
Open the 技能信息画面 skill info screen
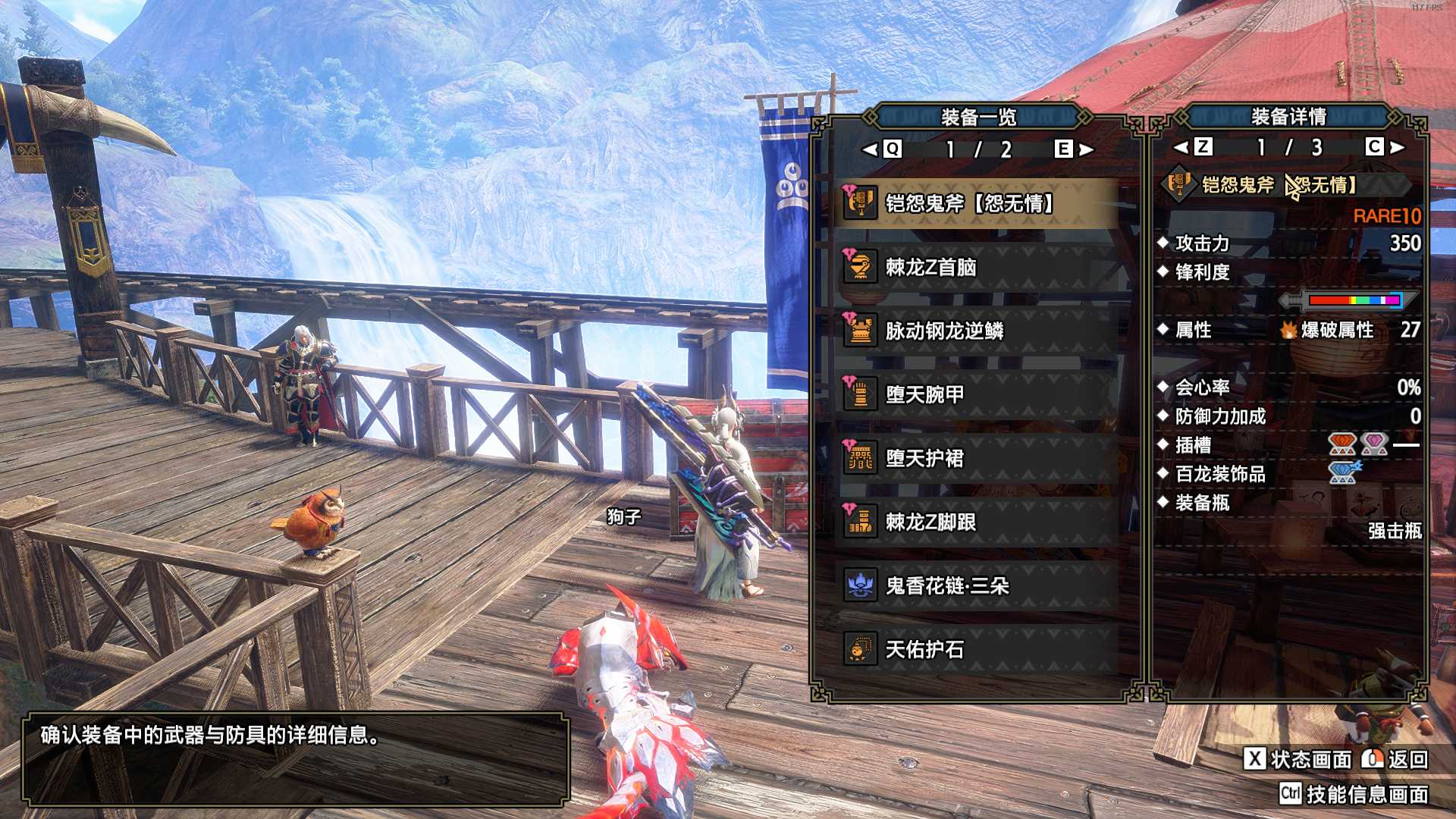(1354, 794)
